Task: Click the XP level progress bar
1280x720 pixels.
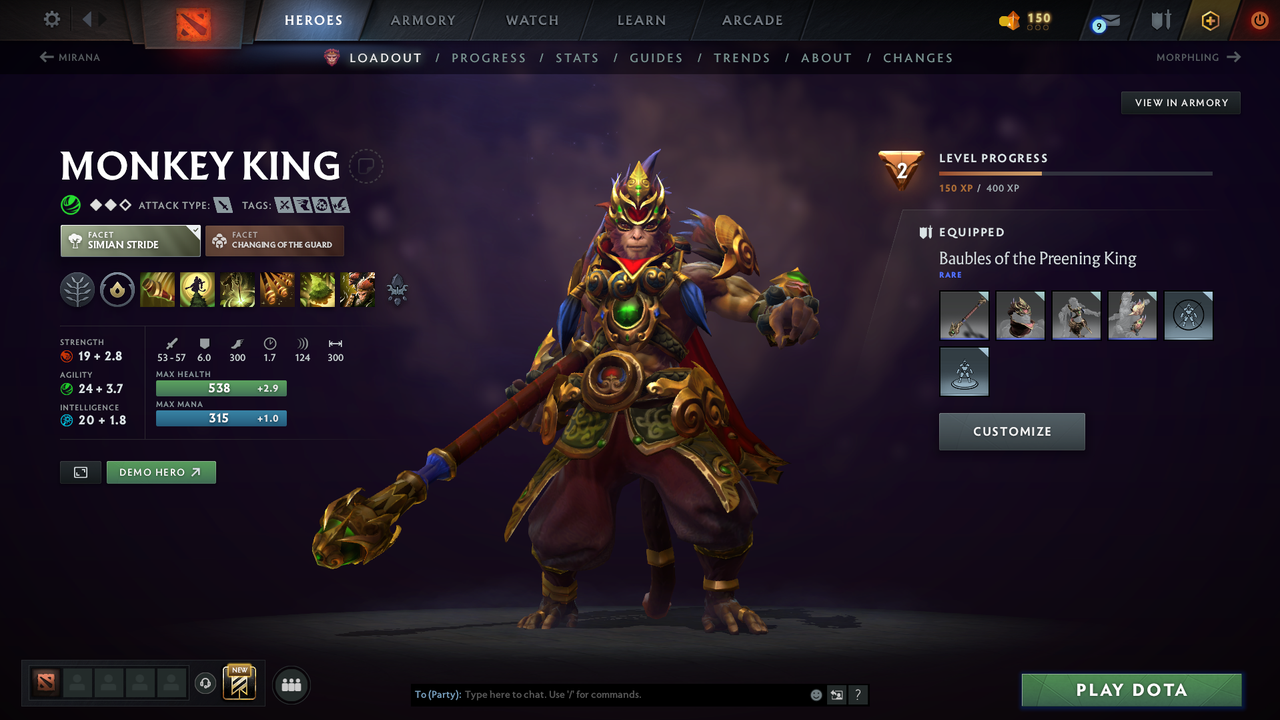Action: pyautogui.click(x=1076, y=172)
